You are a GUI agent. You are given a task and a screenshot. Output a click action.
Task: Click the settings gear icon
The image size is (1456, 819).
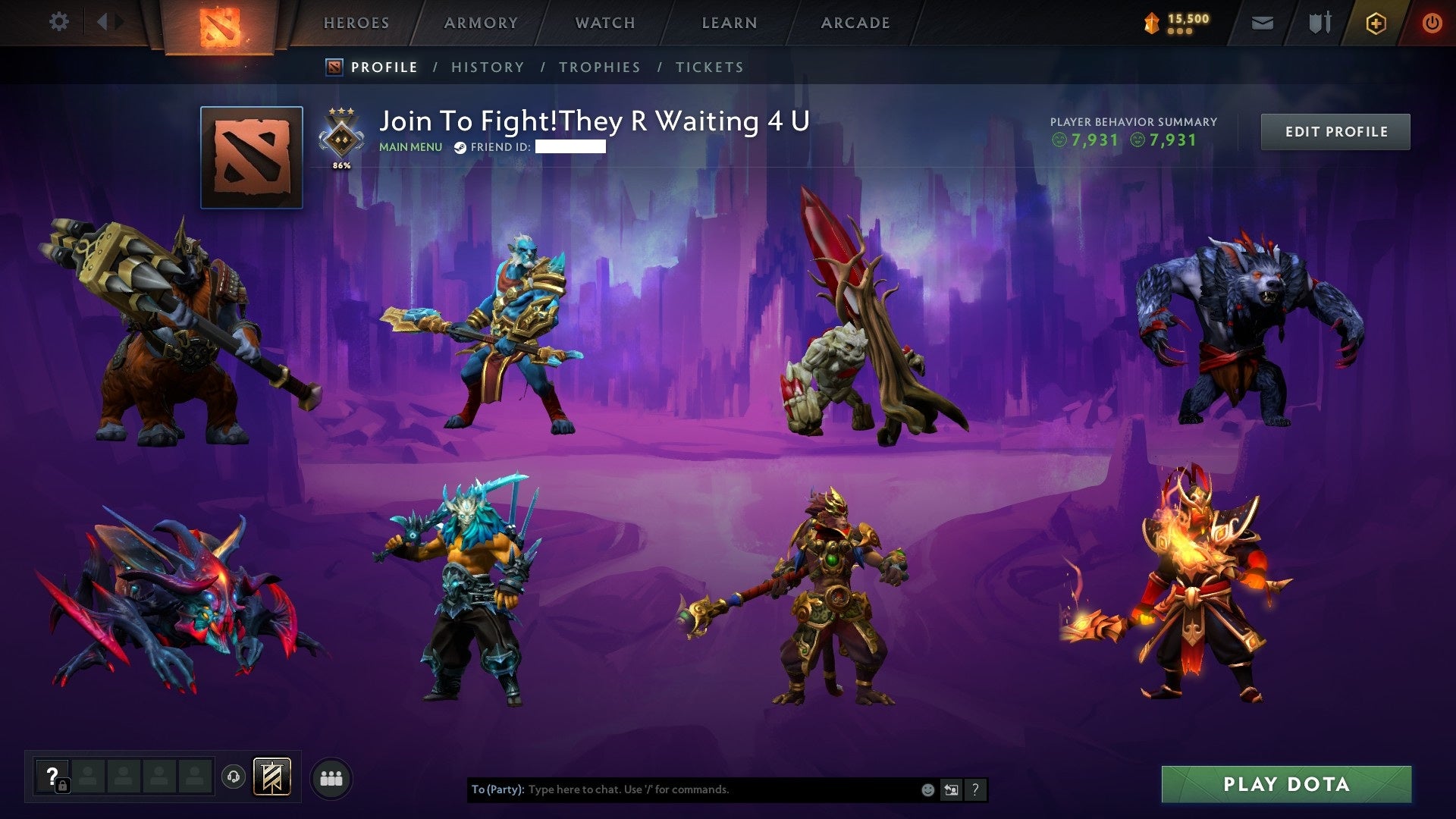point(59,22)
